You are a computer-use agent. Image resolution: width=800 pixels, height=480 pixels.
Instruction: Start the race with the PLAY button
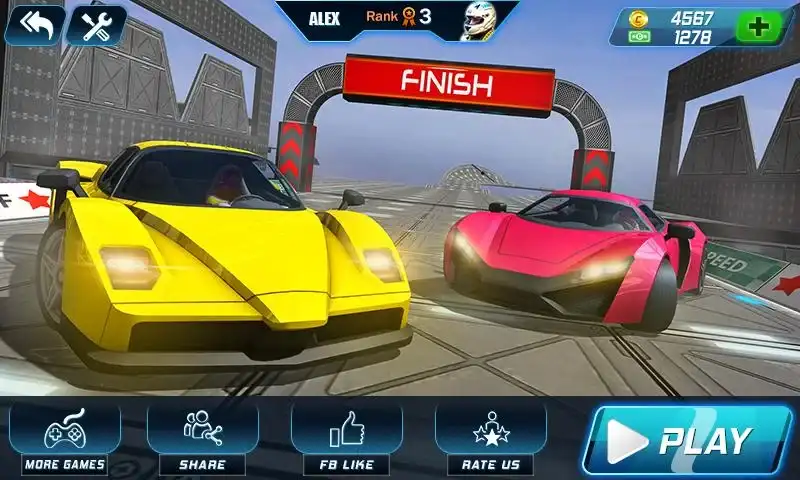[691, 440]
